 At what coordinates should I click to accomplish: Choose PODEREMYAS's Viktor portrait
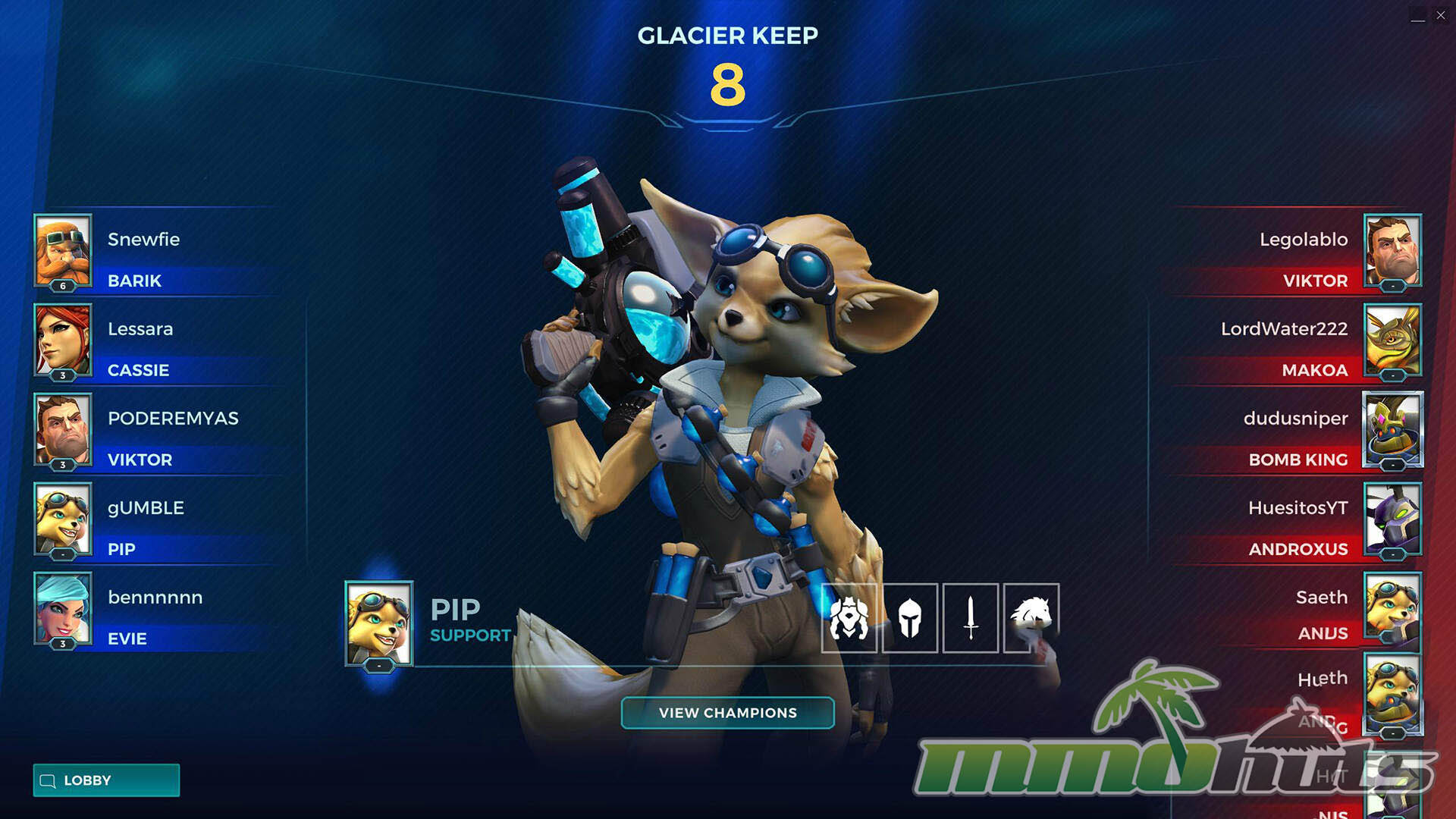[63, 429]
